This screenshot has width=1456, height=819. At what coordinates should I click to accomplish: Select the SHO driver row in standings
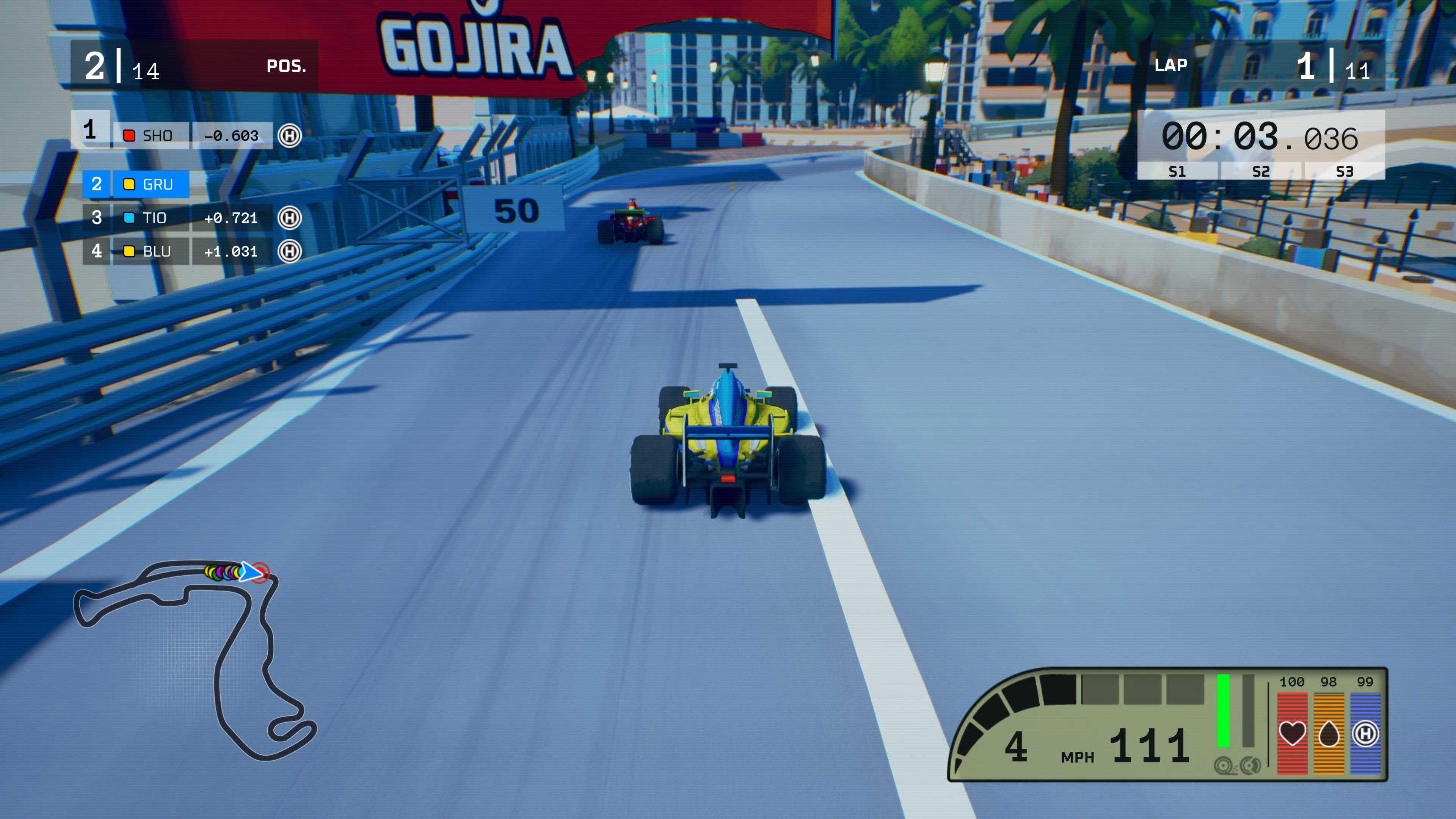click(x=187, y=136)
